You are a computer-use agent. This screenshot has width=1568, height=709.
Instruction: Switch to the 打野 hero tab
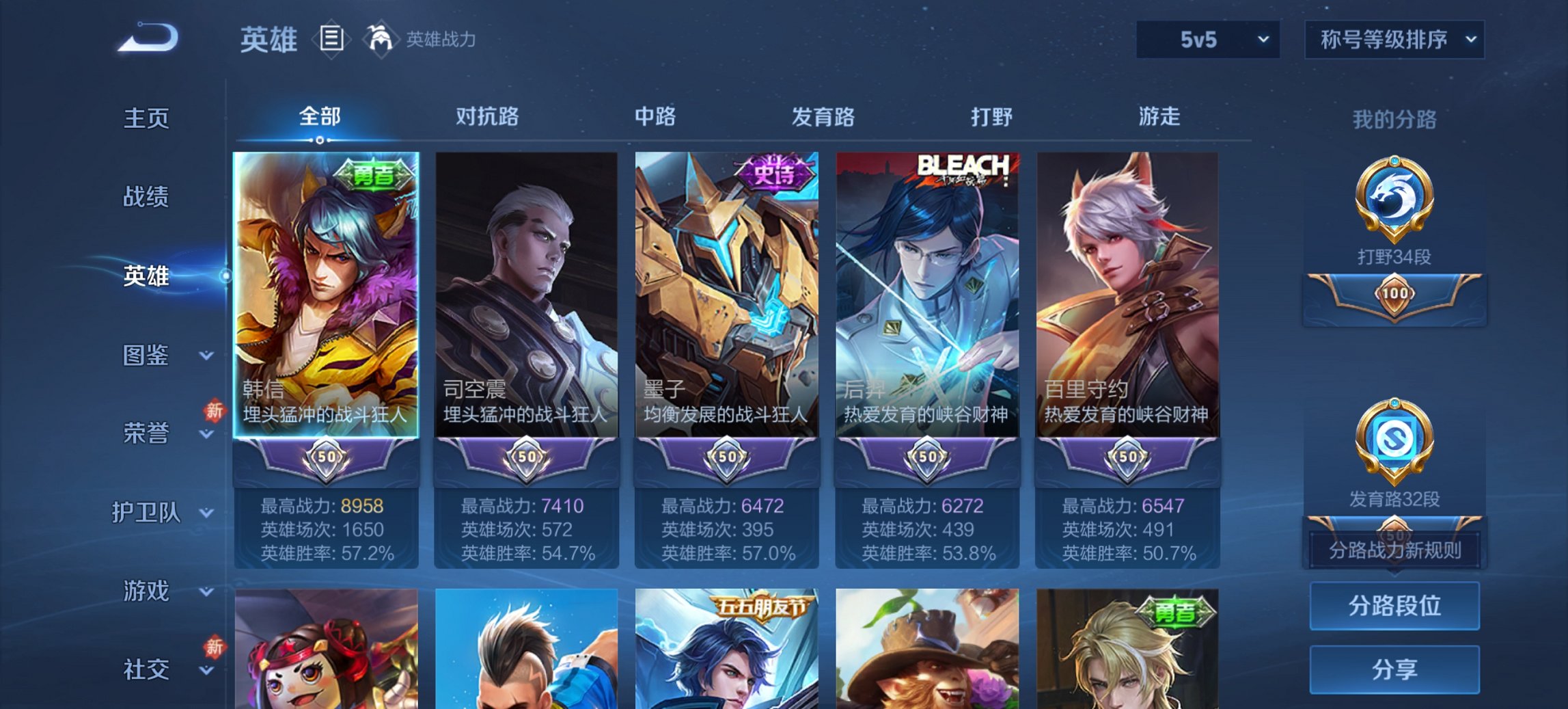(992, 118)
